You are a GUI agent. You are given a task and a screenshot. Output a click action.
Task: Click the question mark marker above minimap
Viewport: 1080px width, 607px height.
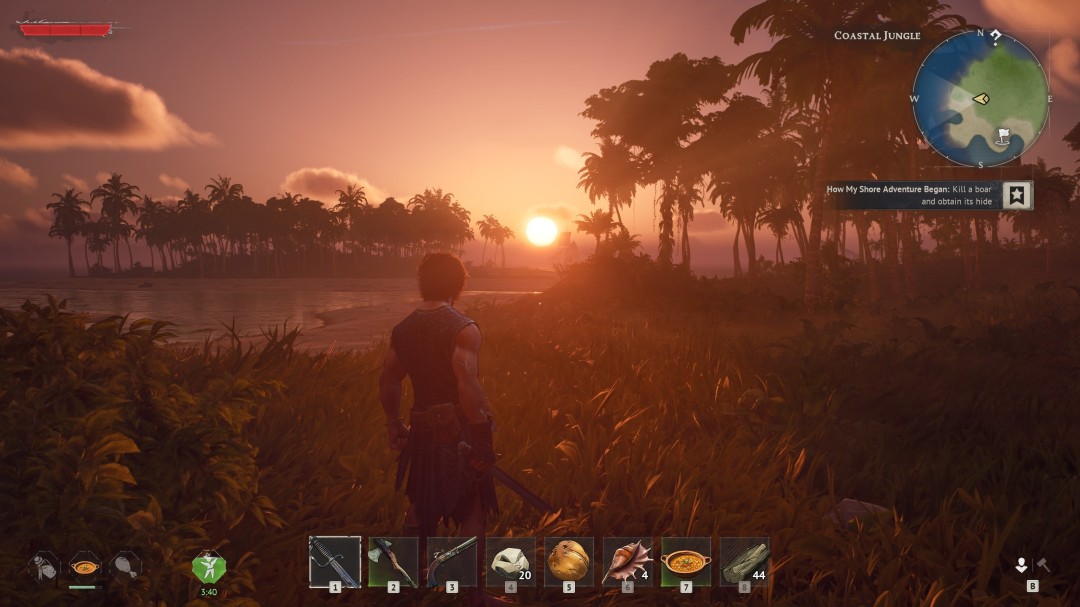pos(996,37)
